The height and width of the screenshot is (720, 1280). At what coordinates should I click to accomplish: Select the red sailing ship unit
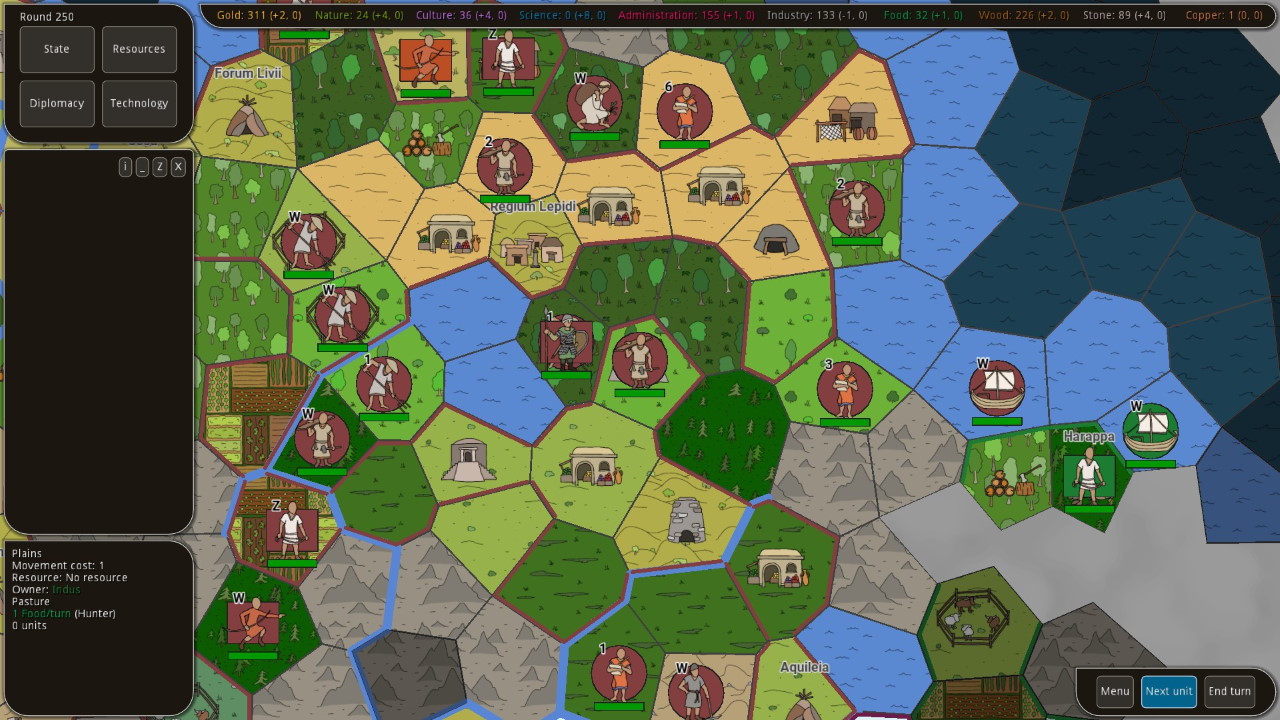click(996, 388)
